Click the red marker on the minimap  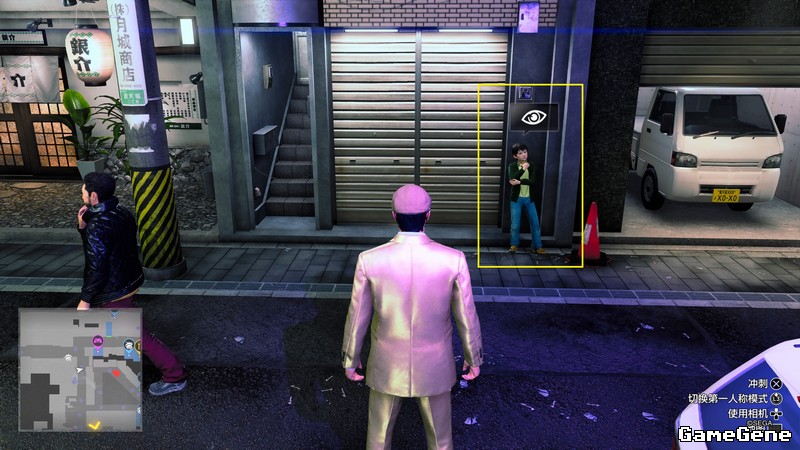click(x=116, y=373)
